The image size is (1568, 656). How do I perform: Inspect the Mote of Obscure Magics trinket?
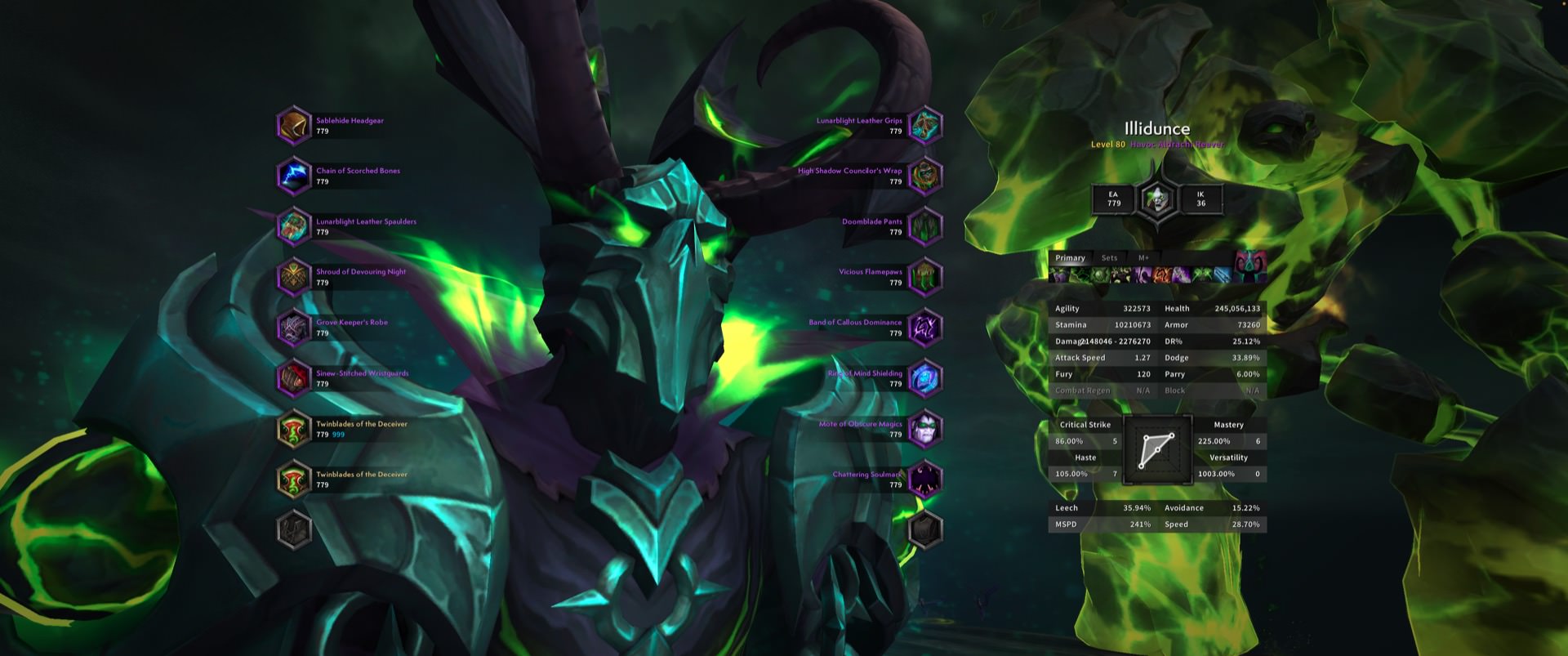pyautogui.click(x=925, y=429)
